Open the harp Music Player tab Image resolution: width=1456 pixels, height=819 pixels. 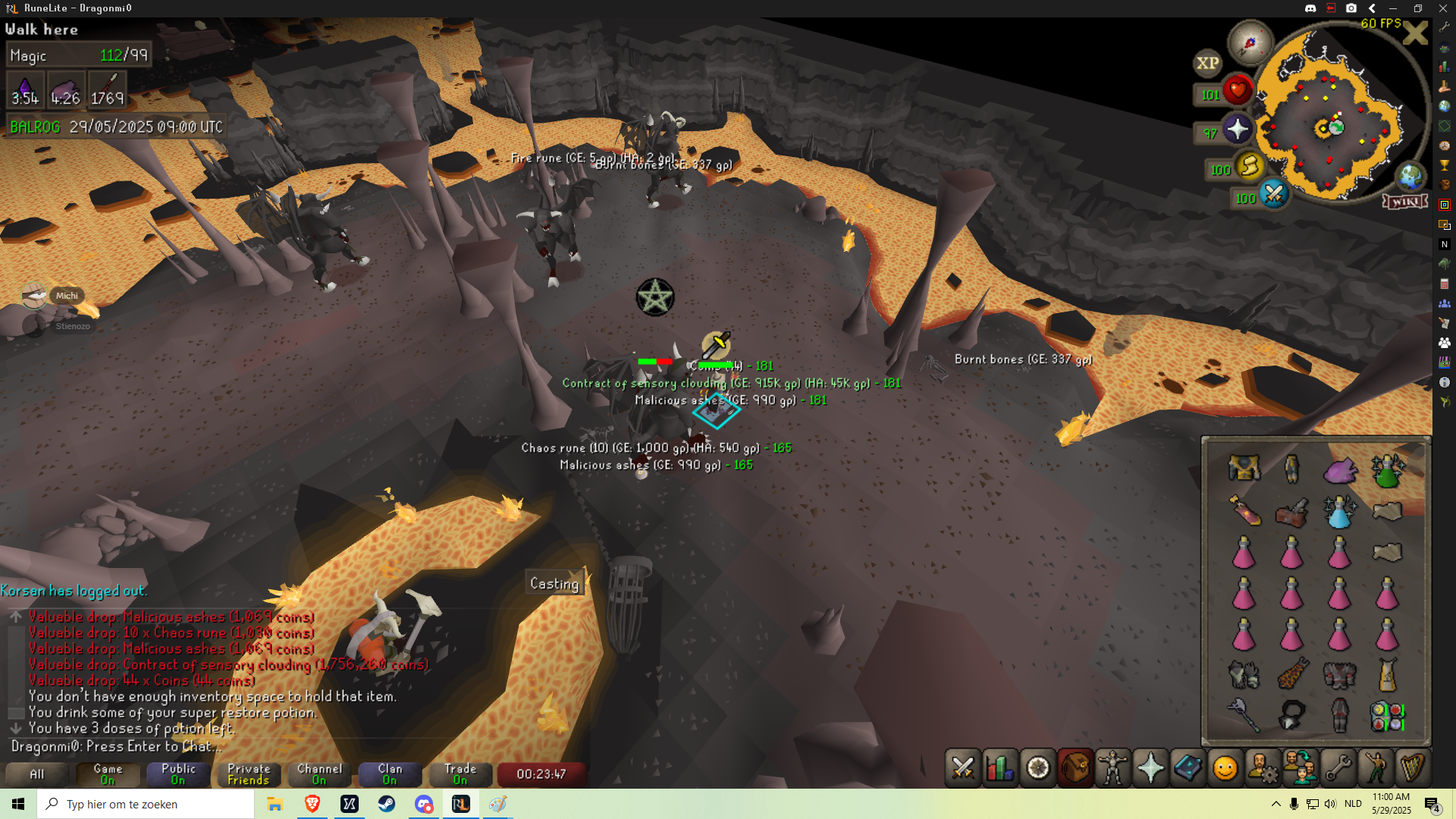[1411, 768]
